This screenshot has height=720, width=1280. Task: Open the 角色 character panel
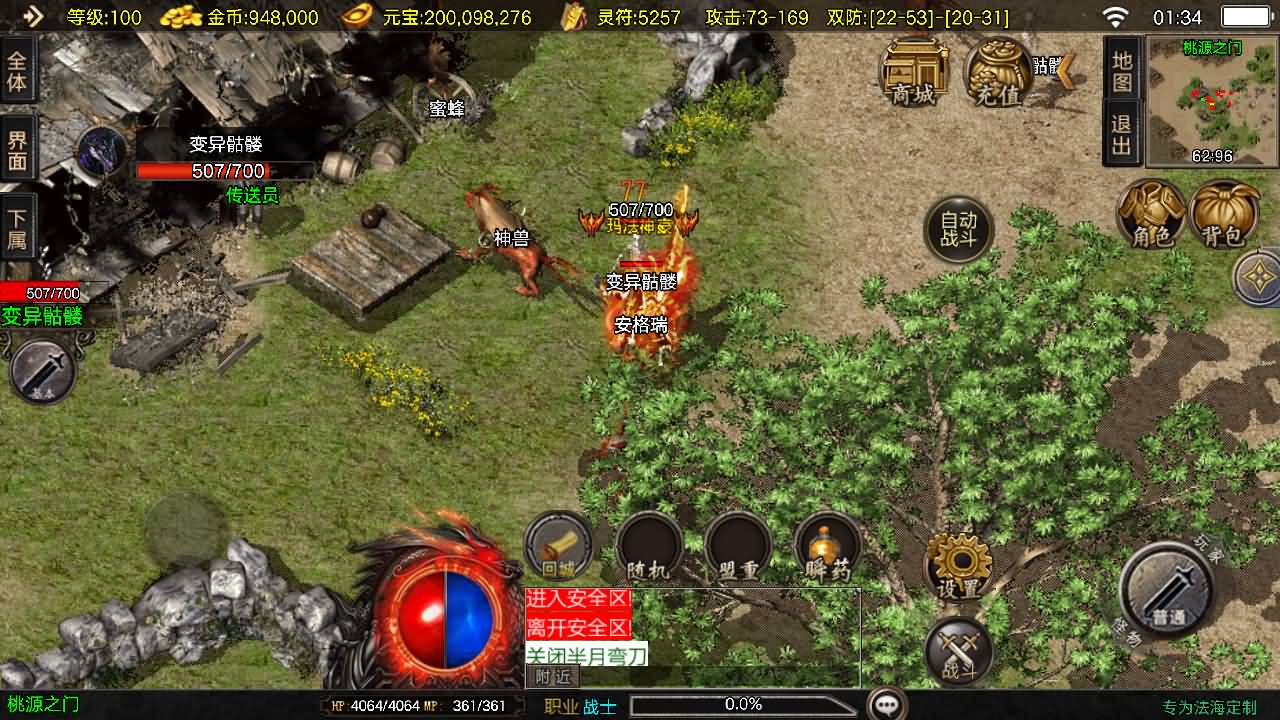pyautogui.click(x=1154, y=215)
